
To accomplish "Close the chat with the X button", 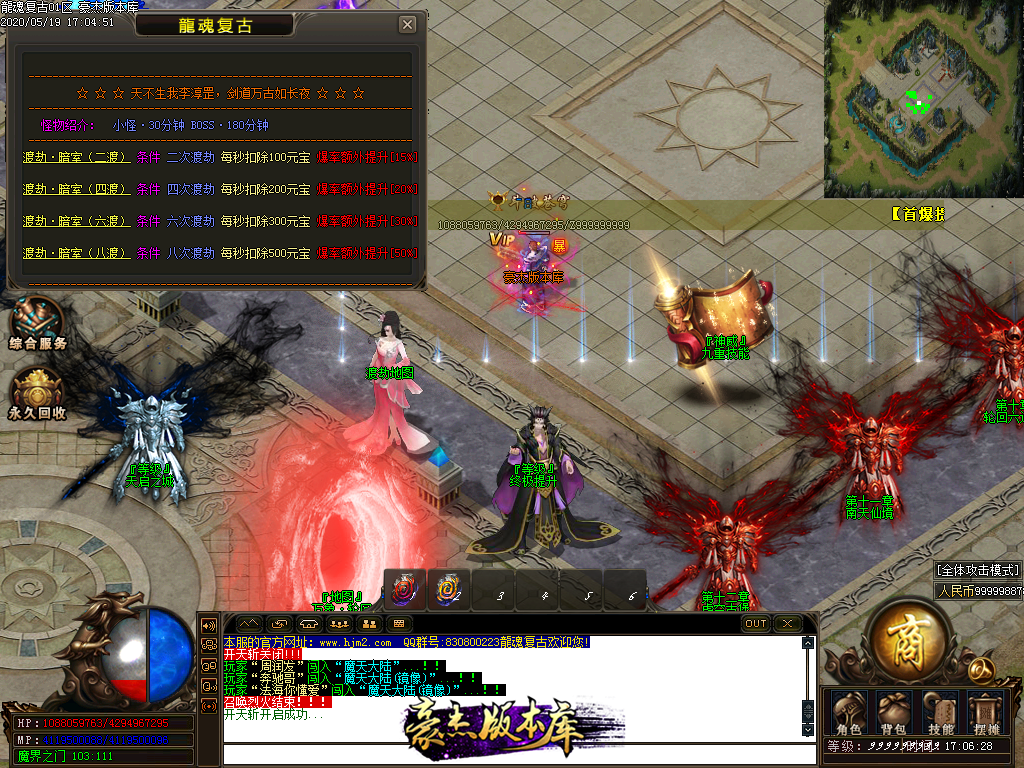I will coord(788,623).
